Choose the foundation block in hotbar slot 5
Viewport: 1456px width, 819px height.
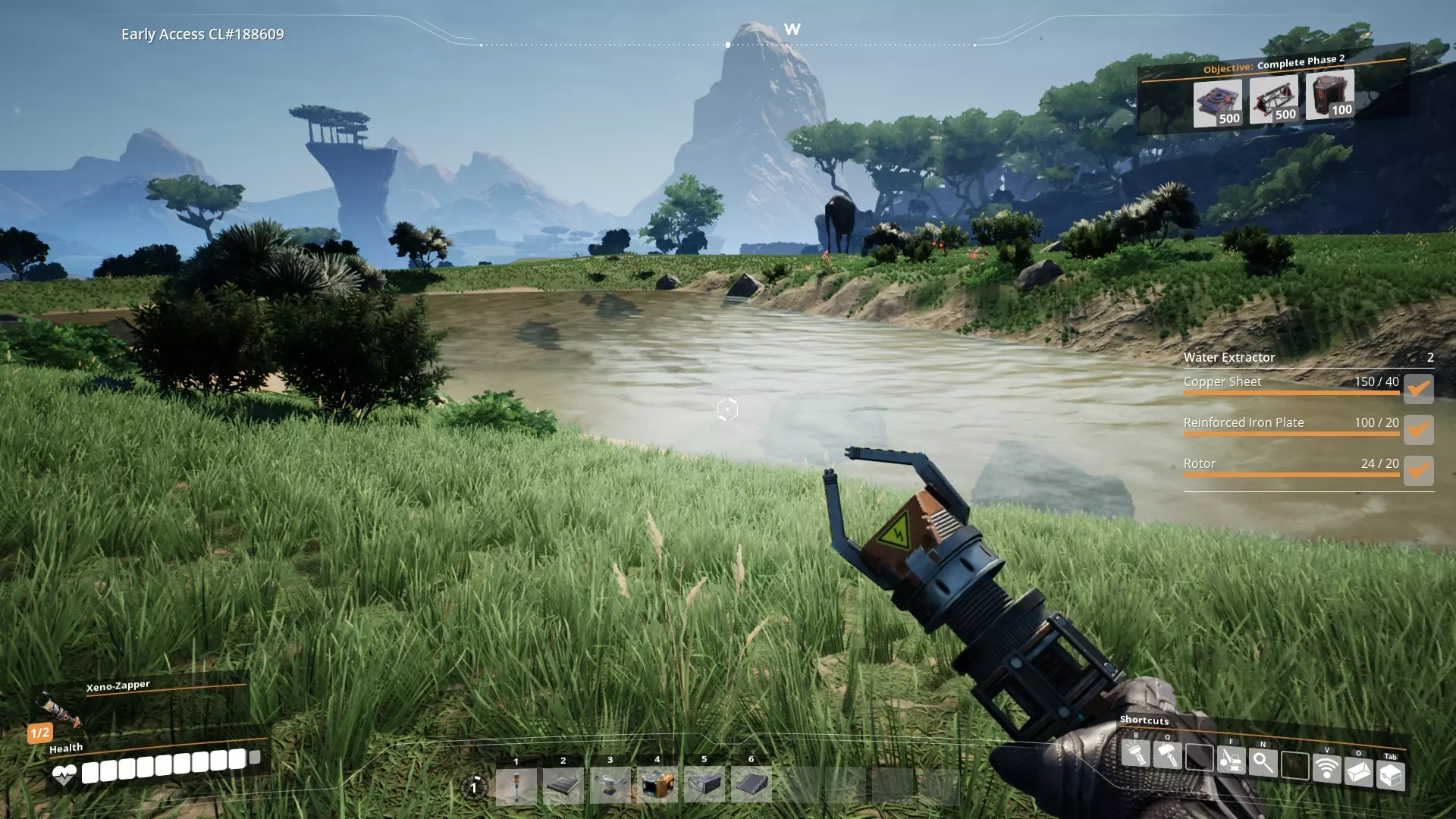pyautogui.click(x=704, y=784)
